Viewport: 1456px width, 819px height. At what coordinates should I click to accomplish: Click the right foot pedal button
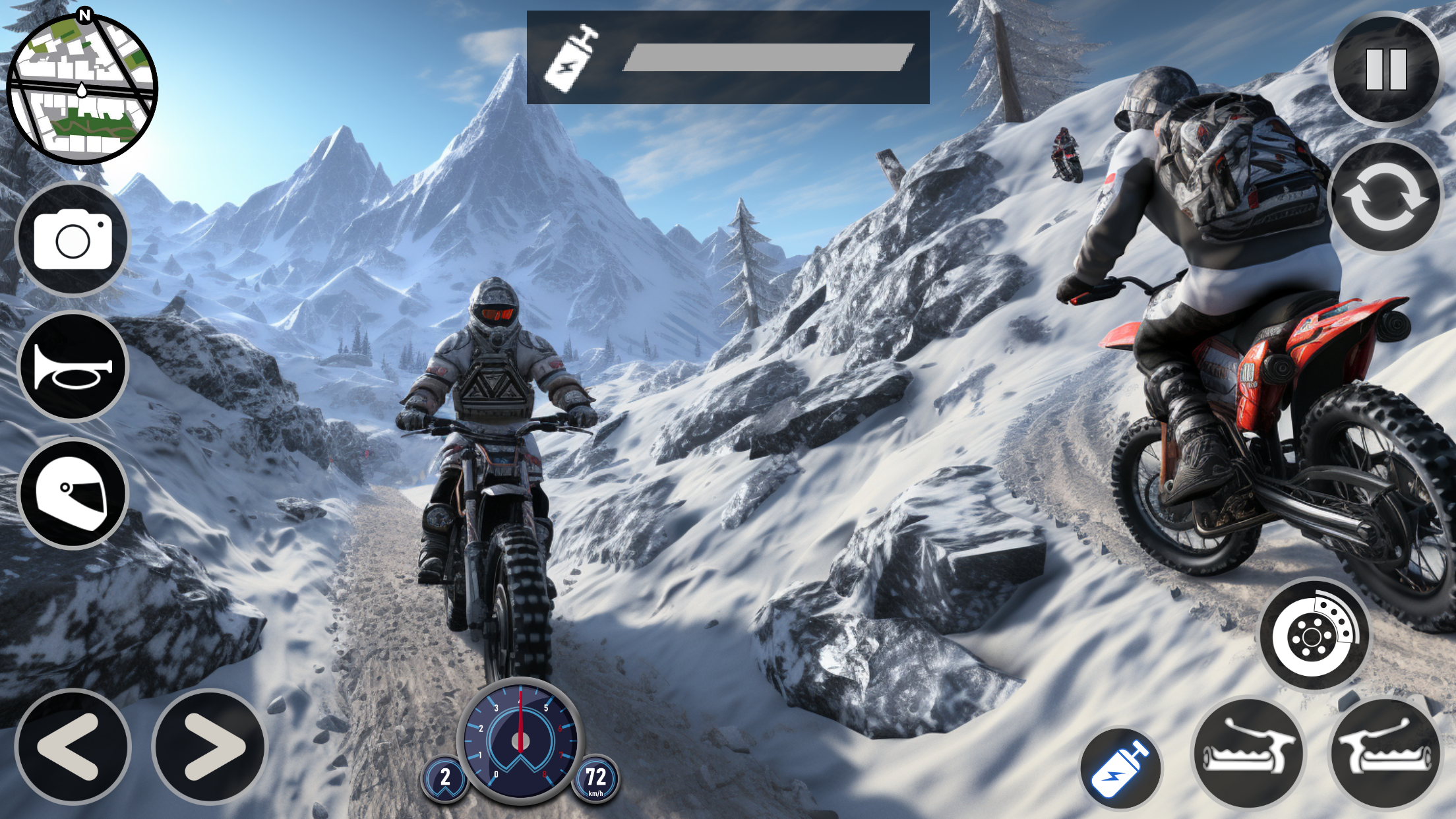[x=1385, y=753]
